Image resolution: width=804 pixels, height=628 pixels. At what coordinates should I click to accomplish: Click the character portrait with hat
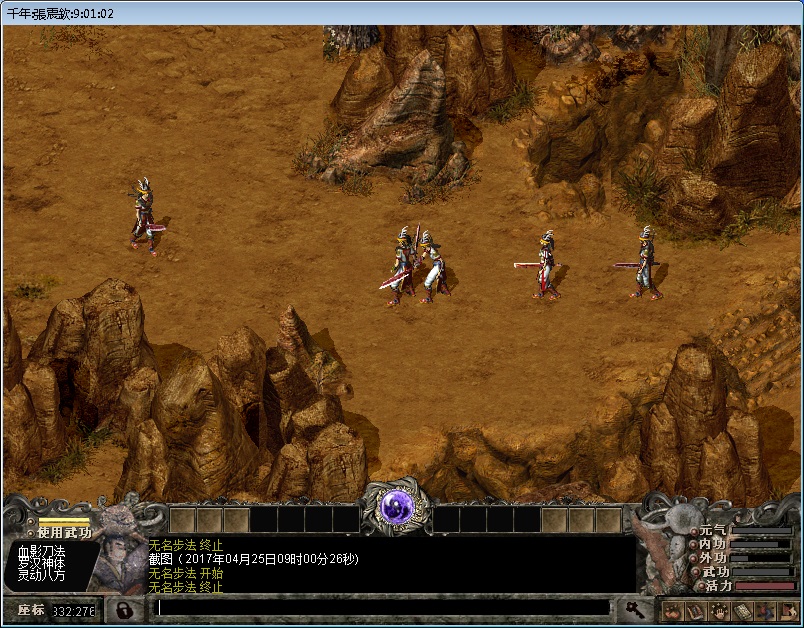coord(118,556)
